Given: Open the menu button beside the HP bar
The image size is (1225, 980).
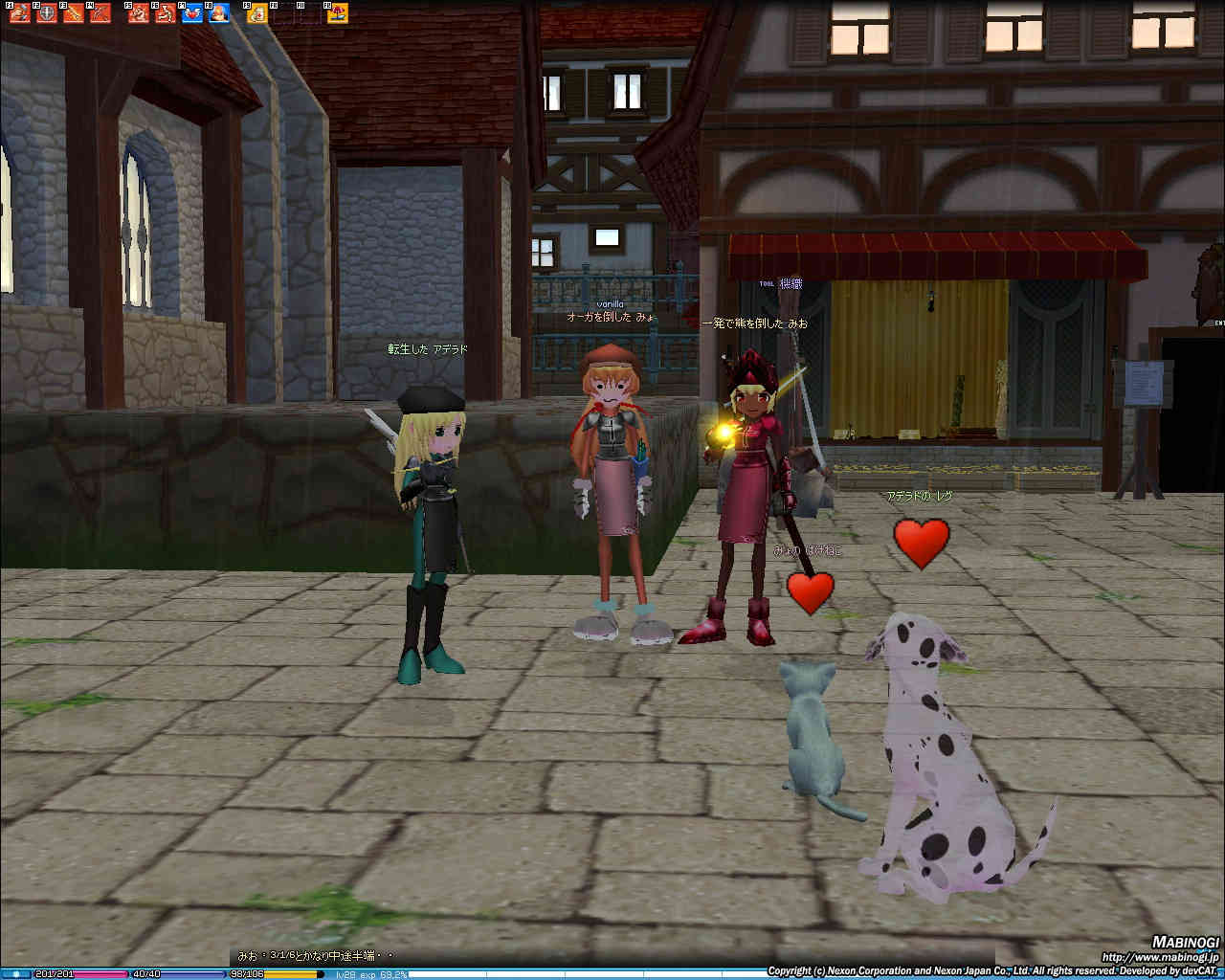Looking at the screenshot, I should tap(17, 974).
